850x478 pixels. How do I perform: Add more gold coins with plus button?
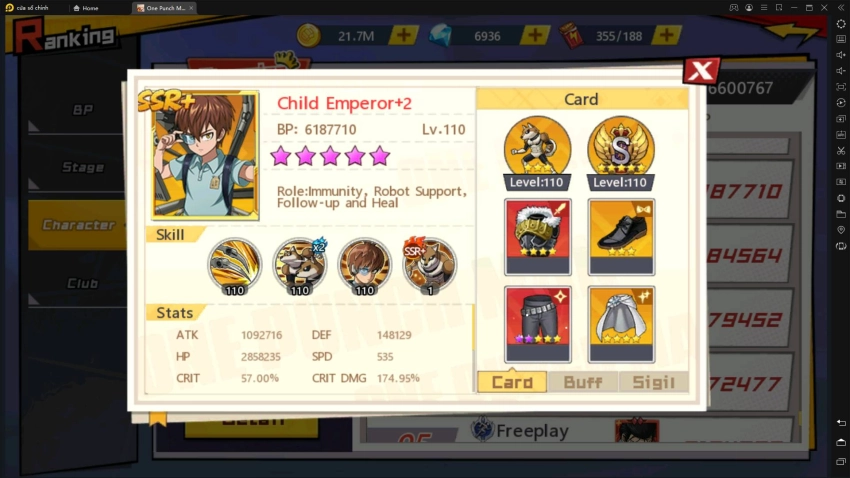[403, 35]
